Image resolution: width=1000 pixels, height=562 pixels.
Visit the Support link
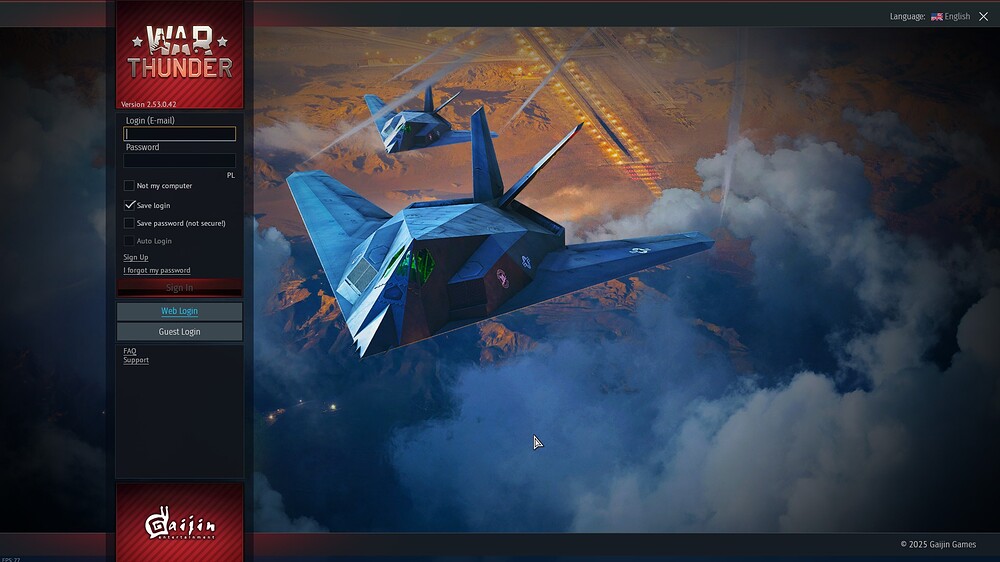(136, 360)
